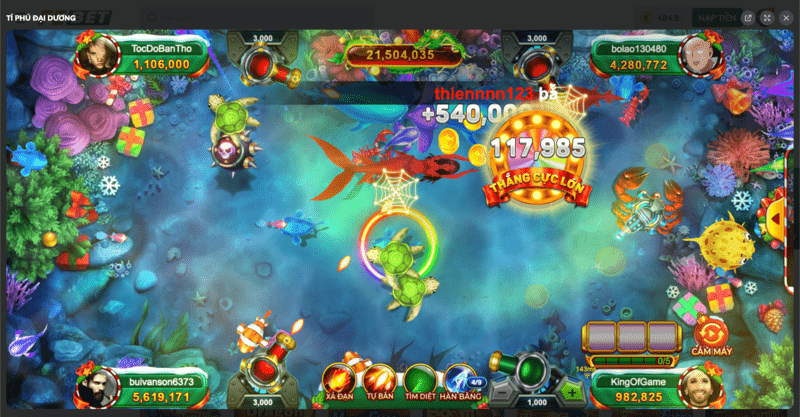800x417 pixels.
Task: Toggle fullscreen mode for the game
Action: click(x=767, y=17)
